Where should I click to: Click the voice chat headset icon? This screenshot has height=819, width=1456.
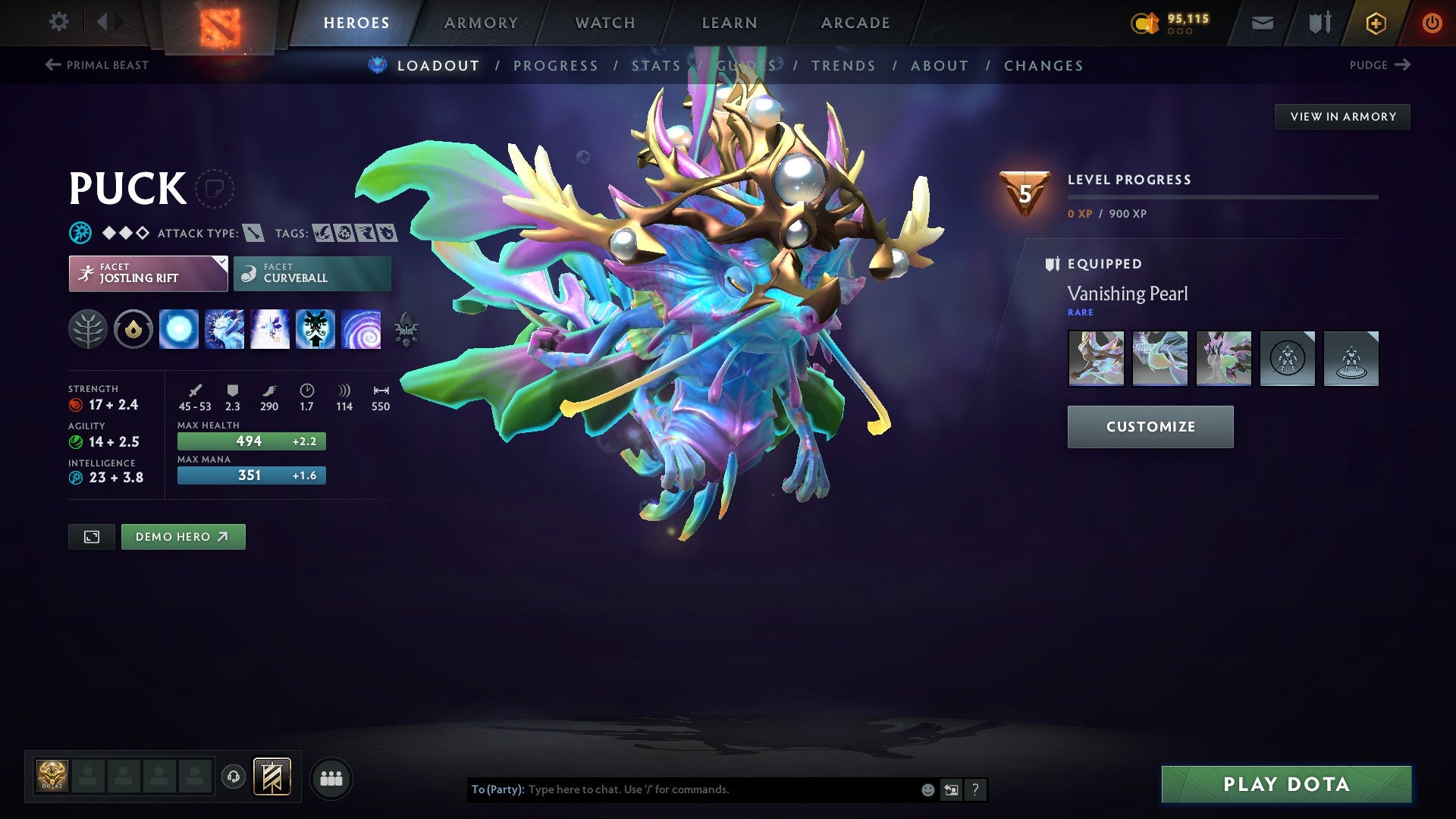tap(235, 777)
